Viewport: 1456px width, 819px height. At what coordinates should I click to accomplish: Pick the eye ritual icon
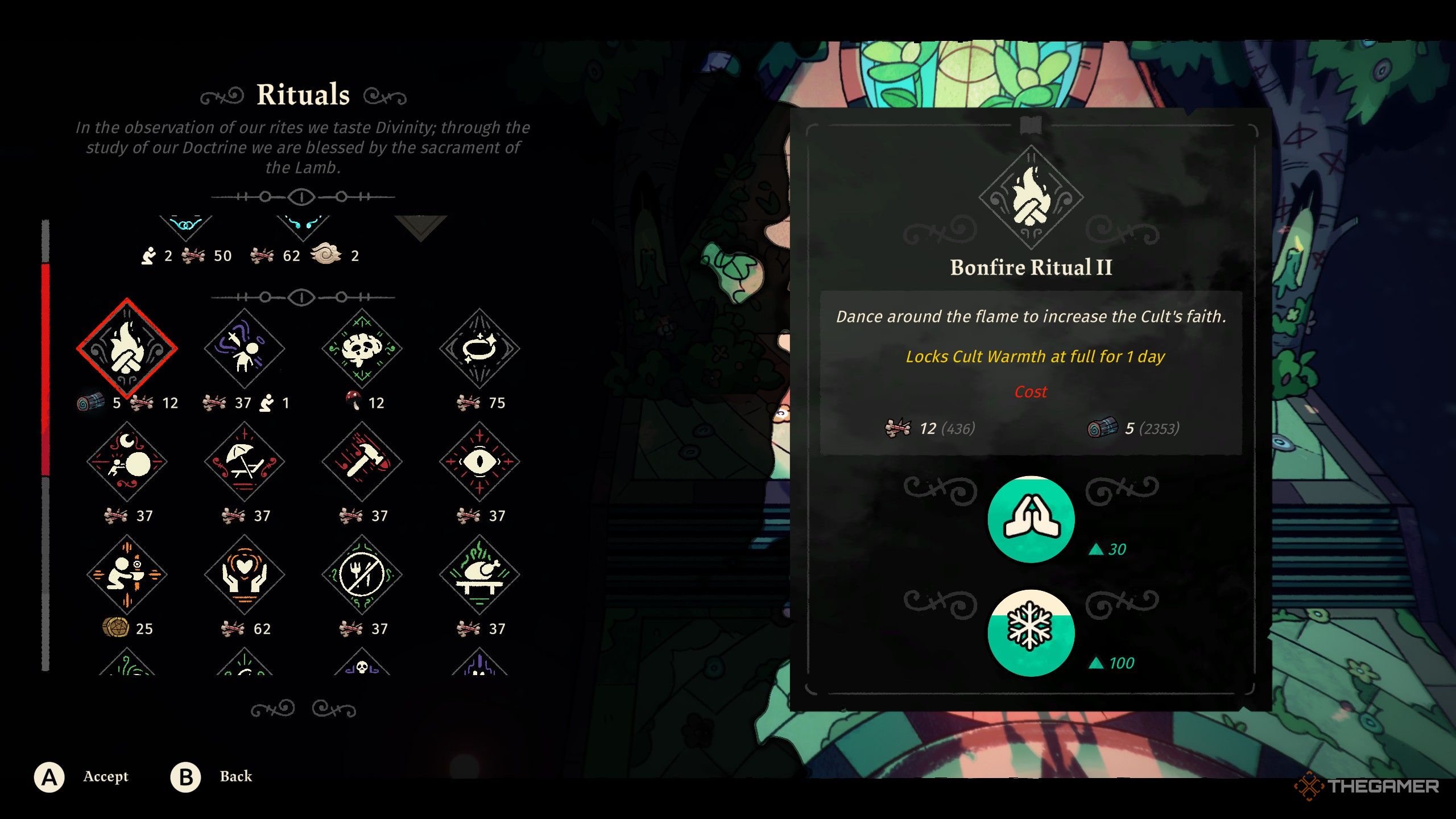click(x=479, y=461)
